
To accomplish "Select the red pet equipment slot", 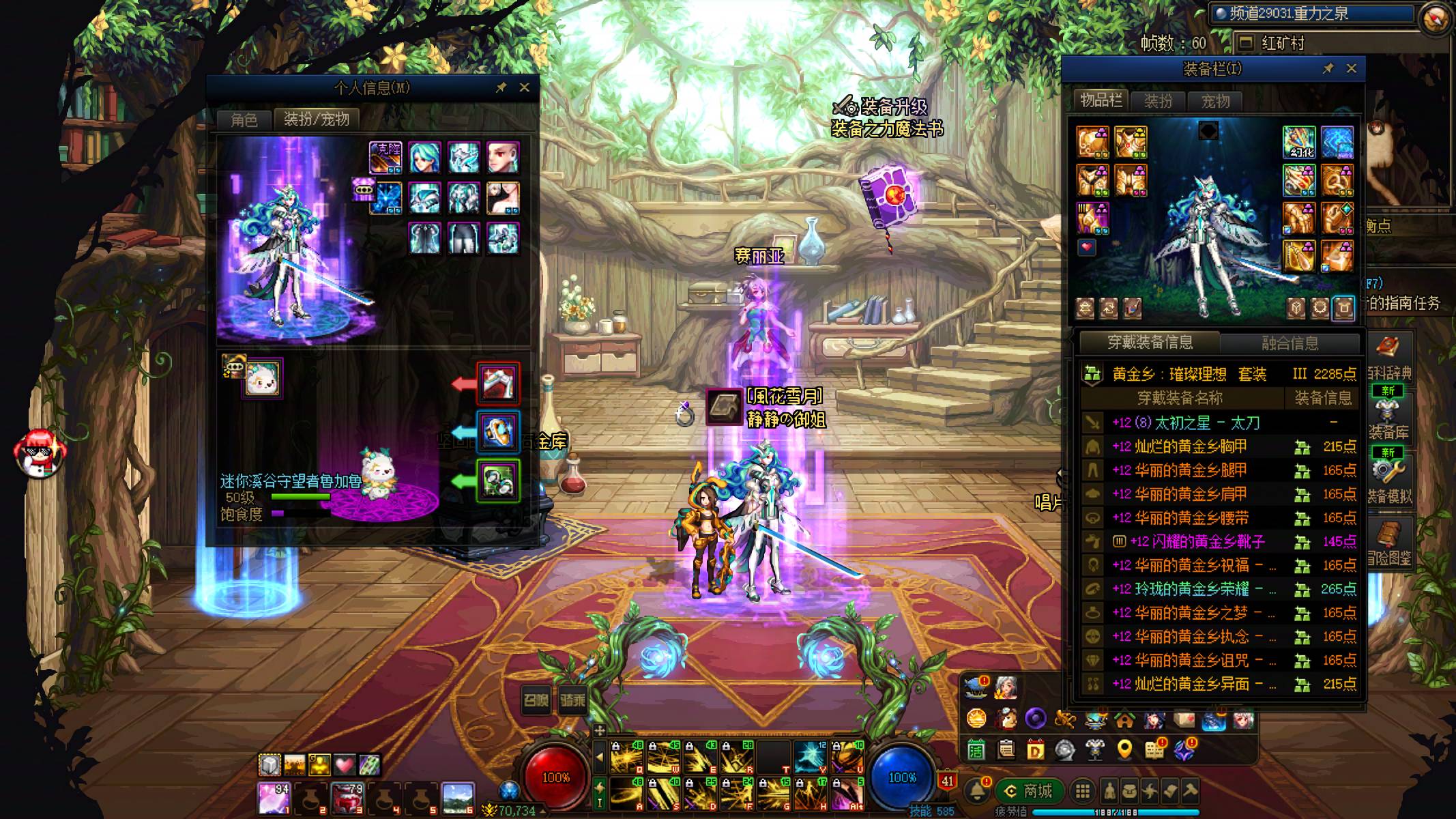I will point(498,383).
